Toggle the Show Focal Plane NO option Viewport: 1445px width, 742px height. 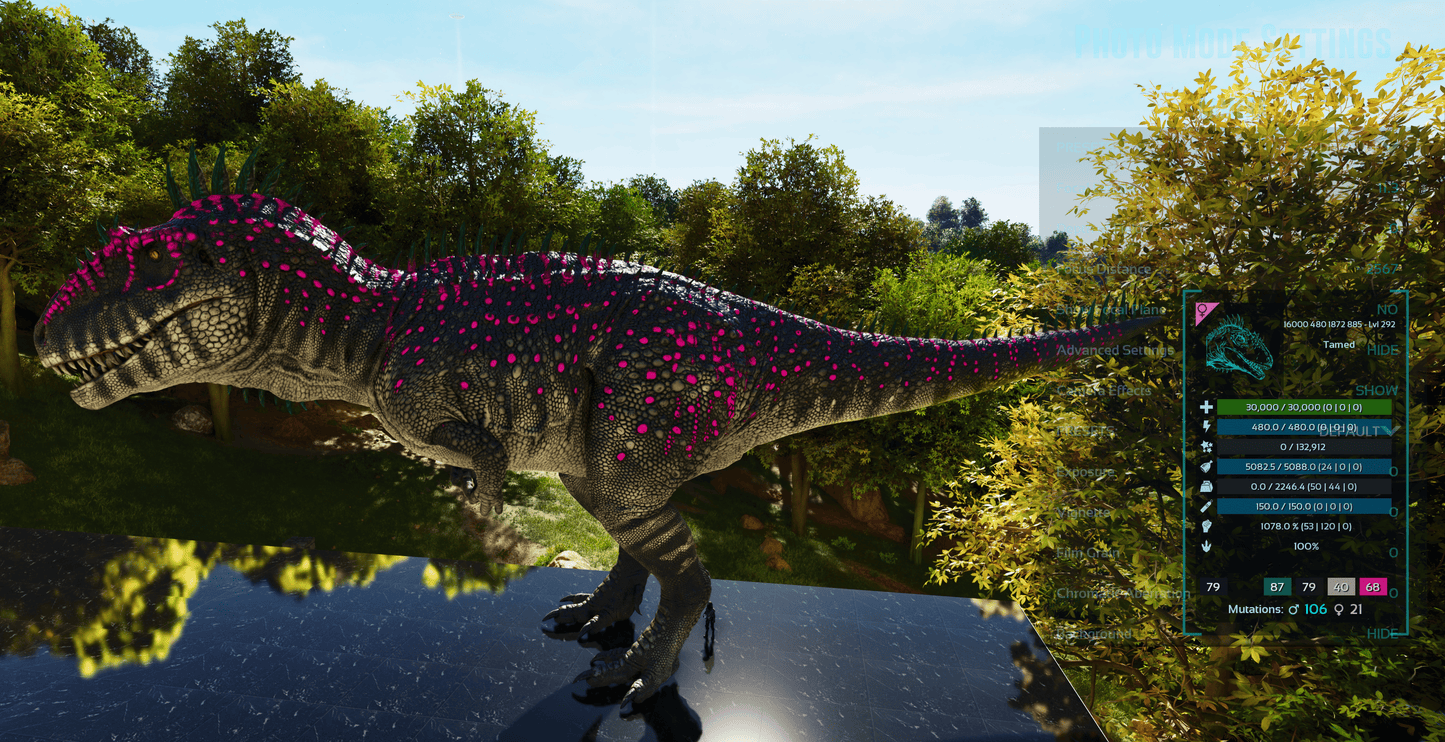(x=1386, y=309)
